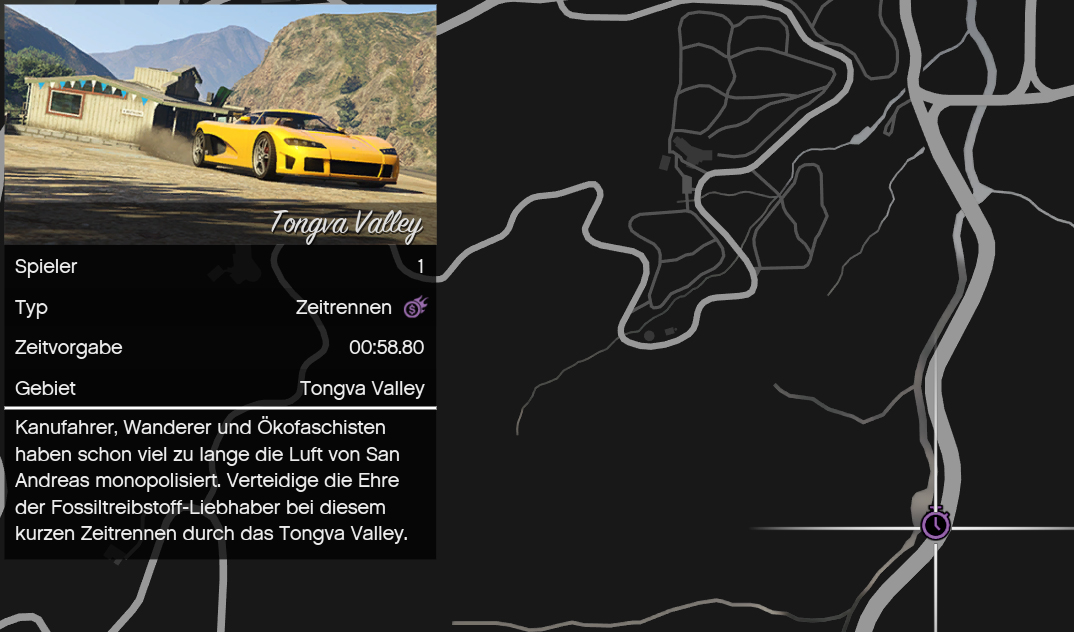Click the Tongva Valley preview image
The width and height of the screenshot is (1074, 632).
click(x=220, y=123)
